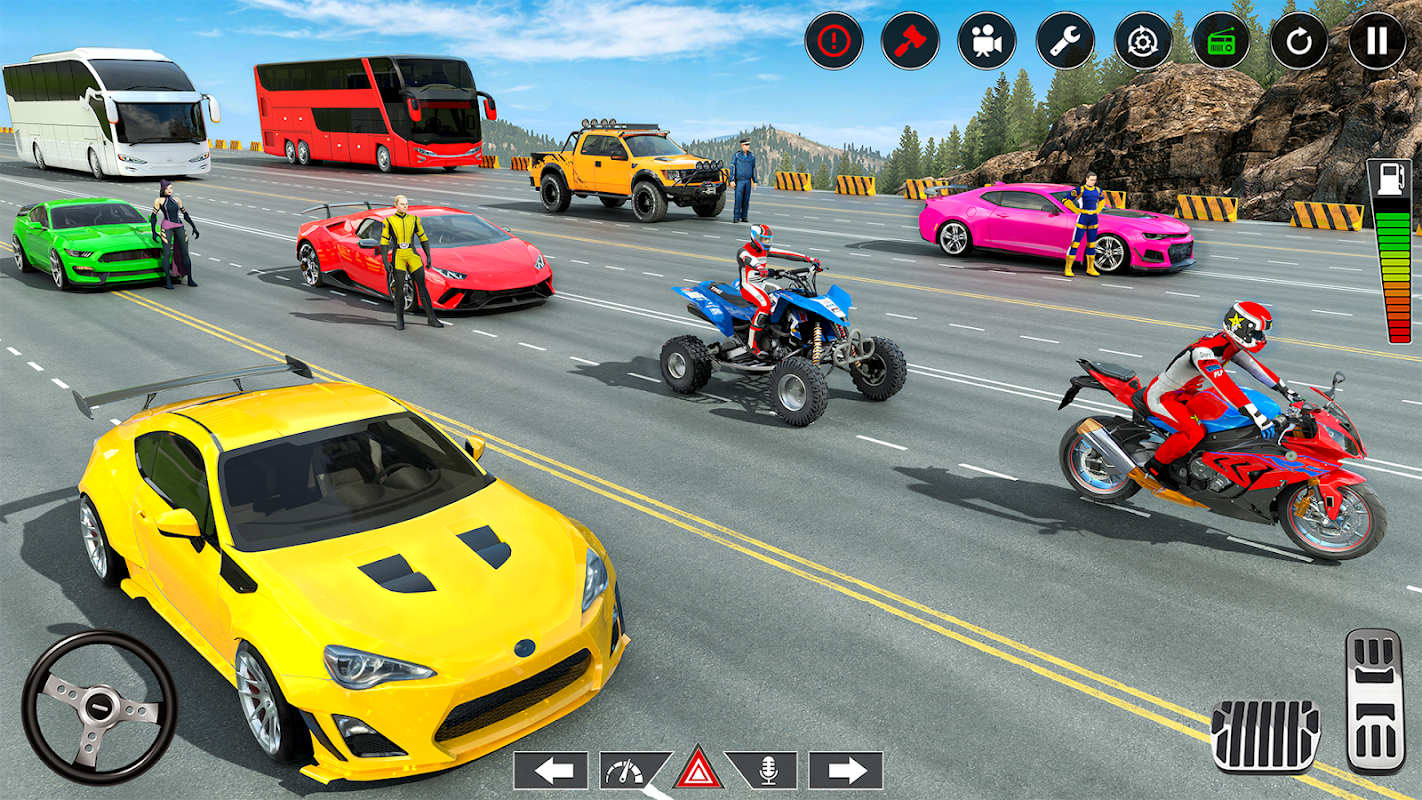Viewport: 1422px width, 800px height.
Task: Tap the circular arrow restart button
Action: (x=1299, y=41)
